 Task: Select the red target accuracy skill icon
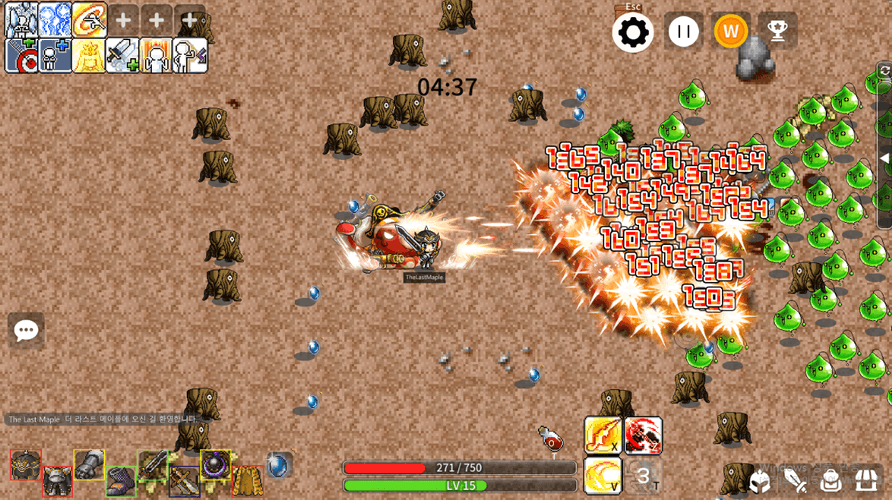point(22,56)
